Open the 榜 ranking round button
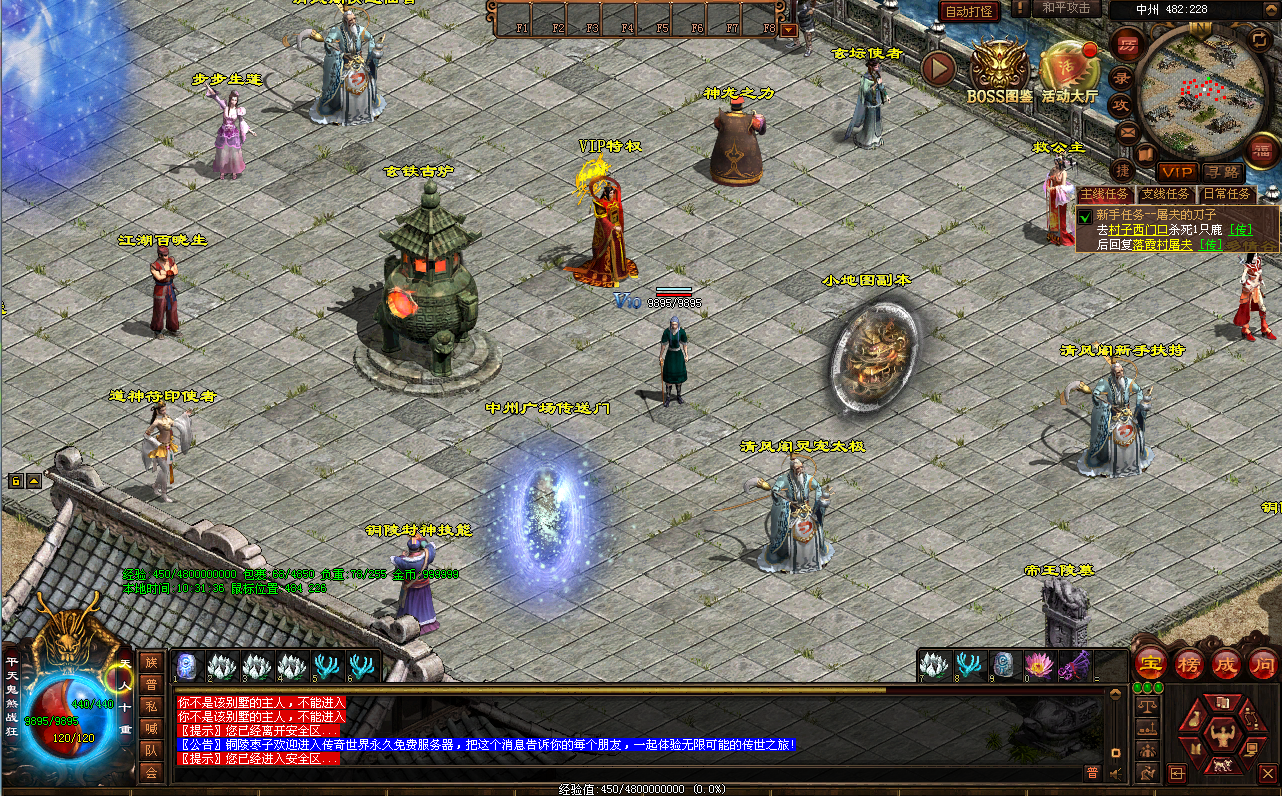Screen dimensions: 1282x796 click(x=1189, y=663)
